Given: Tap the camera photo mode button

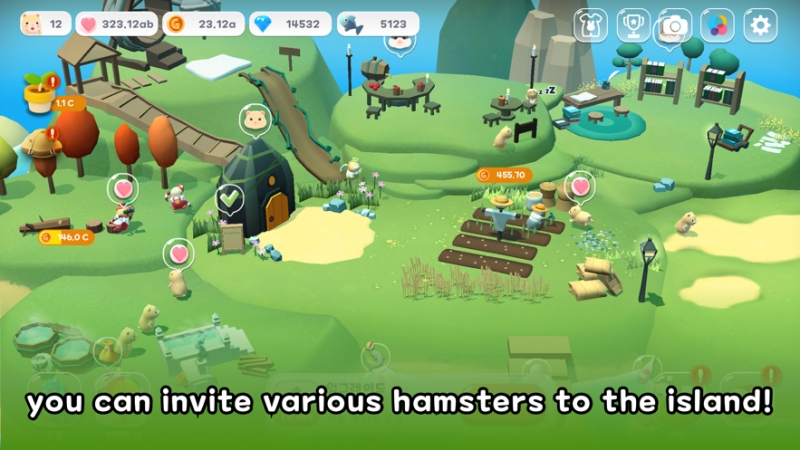Looking at the screenshot, I should coord(674,25).
